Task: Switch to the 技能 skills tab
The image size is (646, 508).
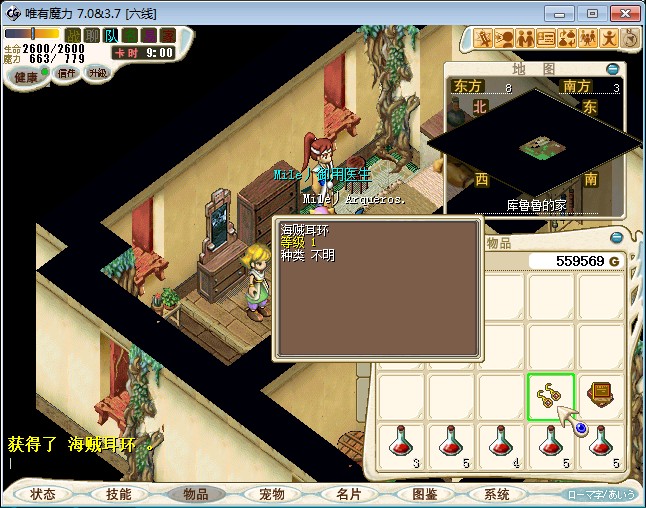Action: point(119,494)
